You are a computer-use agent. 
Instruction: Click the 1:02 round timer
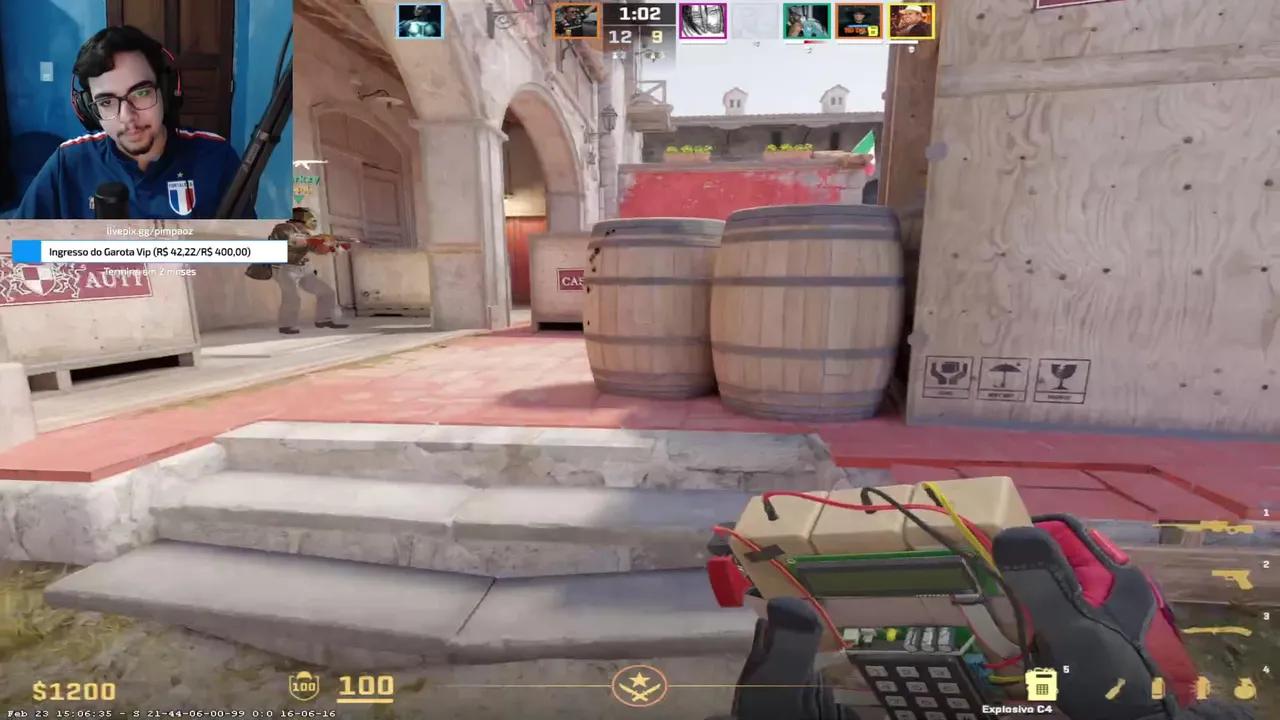click(x=640, y=13)
